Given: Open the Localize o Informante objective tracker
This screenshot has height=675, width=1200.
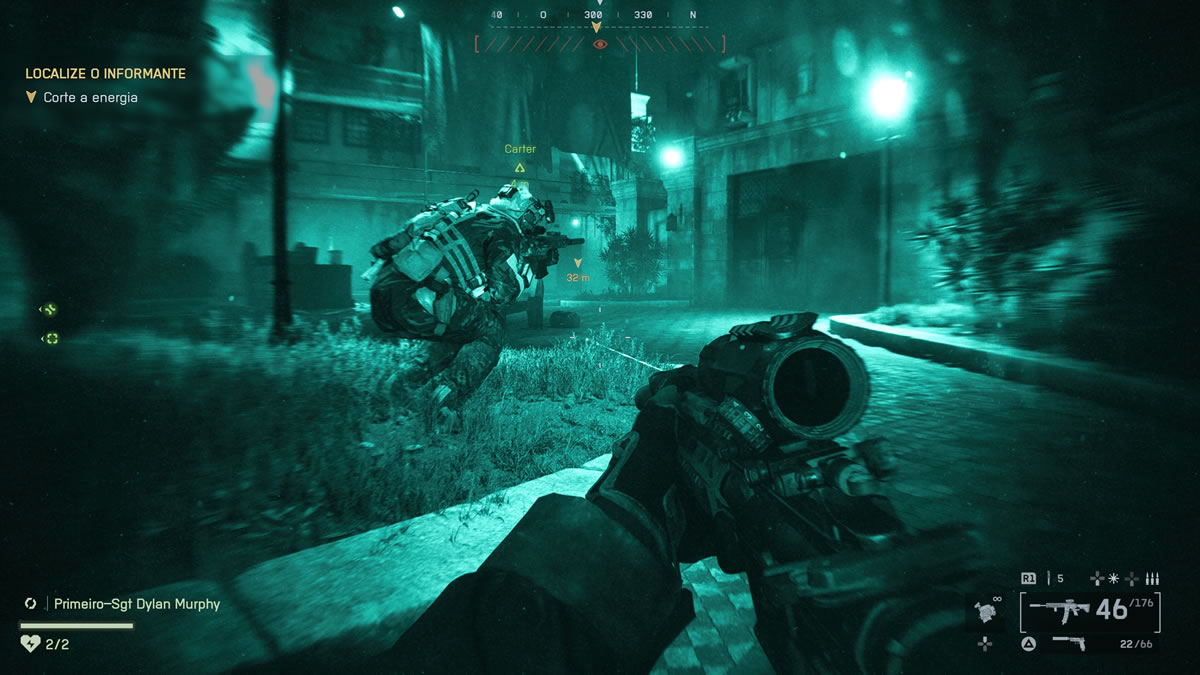Looking at the screenshot, I should pos(105,74).
